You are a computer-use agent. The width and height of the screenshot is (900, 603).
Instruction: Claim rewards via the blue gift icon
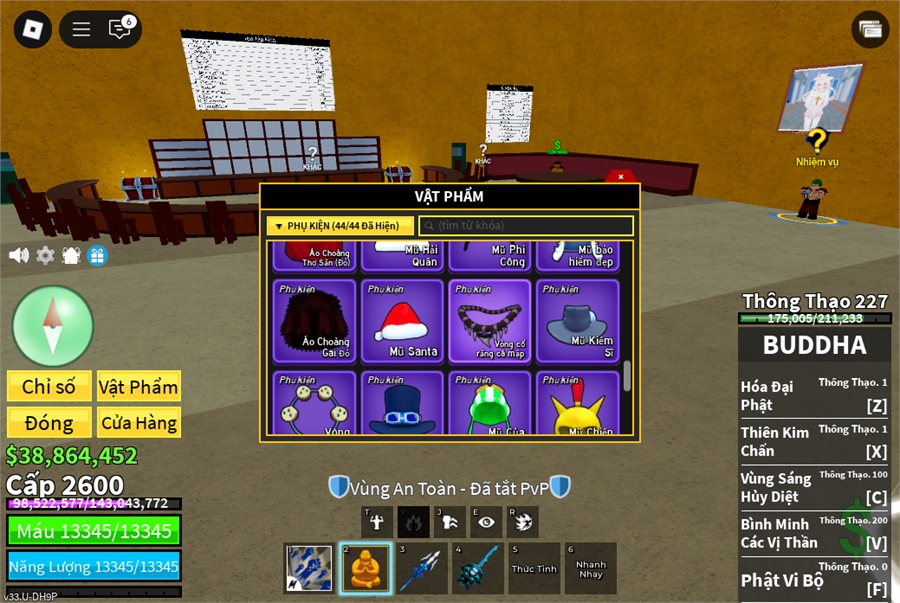(x=97, y=255)
